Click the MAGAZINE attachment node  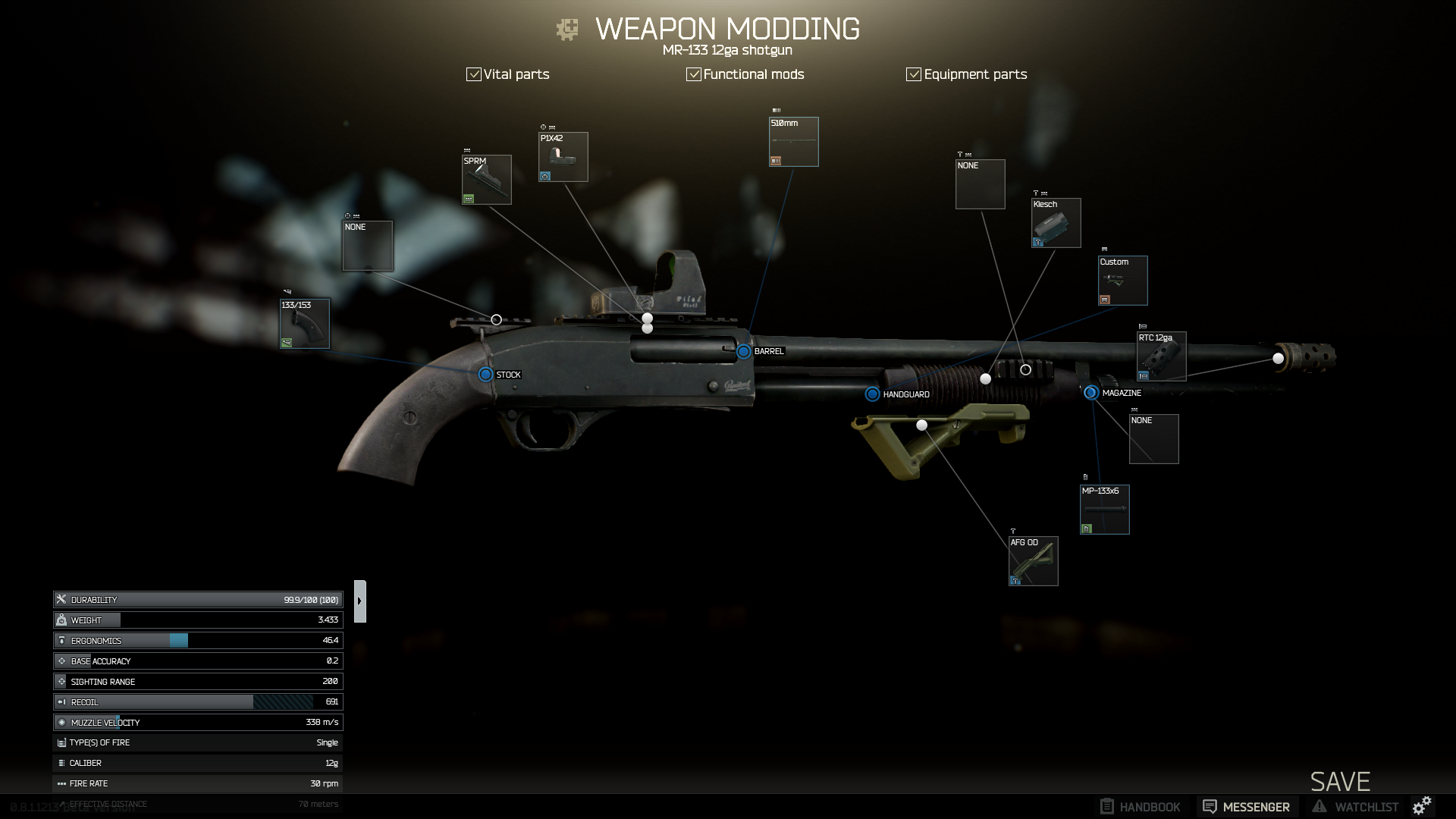(1091, 393)
